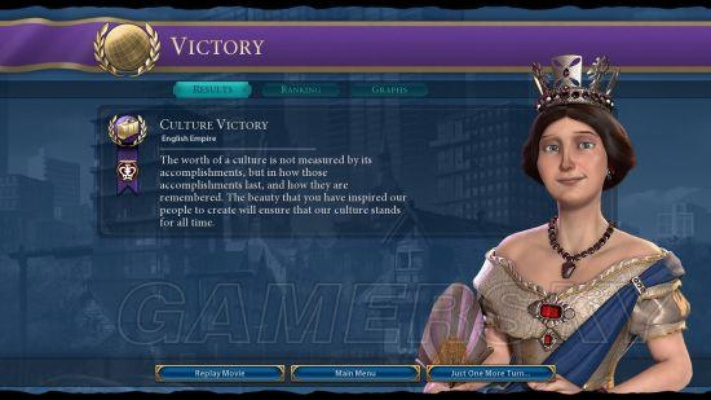711x400 pixels.
Task: Show the Graphs tab
Action: point(388,90)
